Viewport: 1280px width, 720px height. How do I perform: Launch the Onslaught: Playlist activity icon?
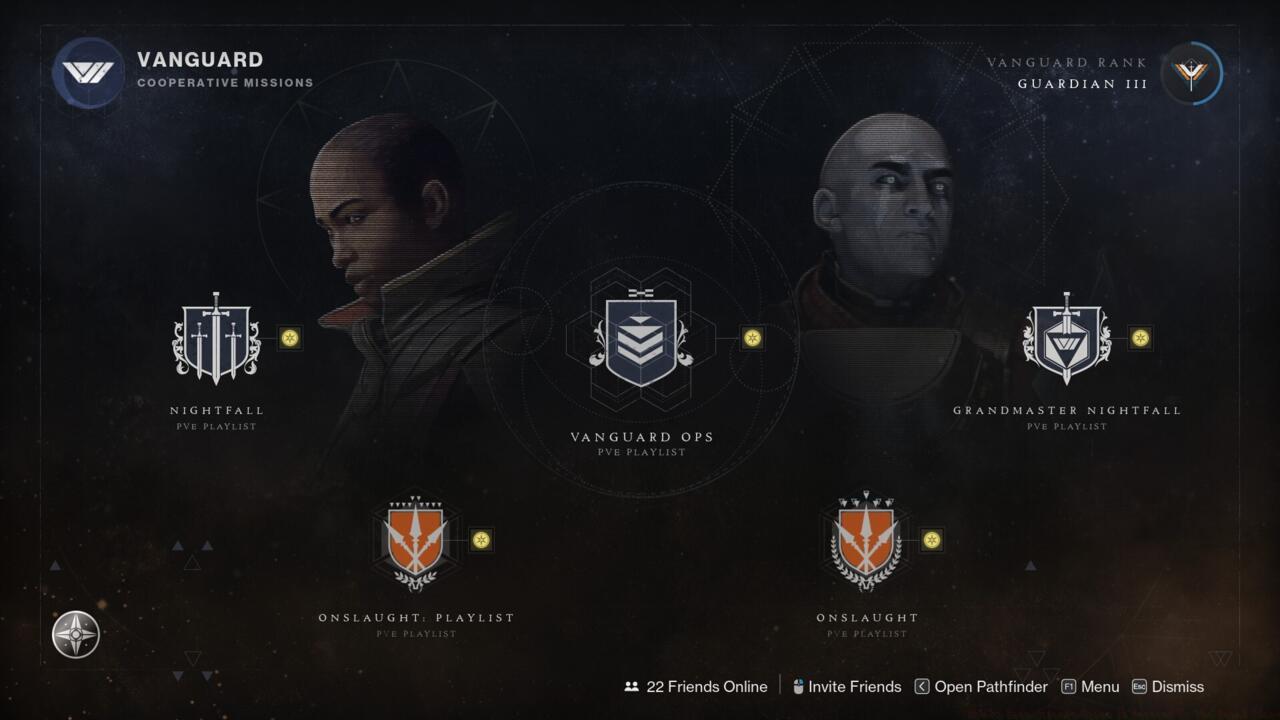pyautogui.click(x=415, y=538)
